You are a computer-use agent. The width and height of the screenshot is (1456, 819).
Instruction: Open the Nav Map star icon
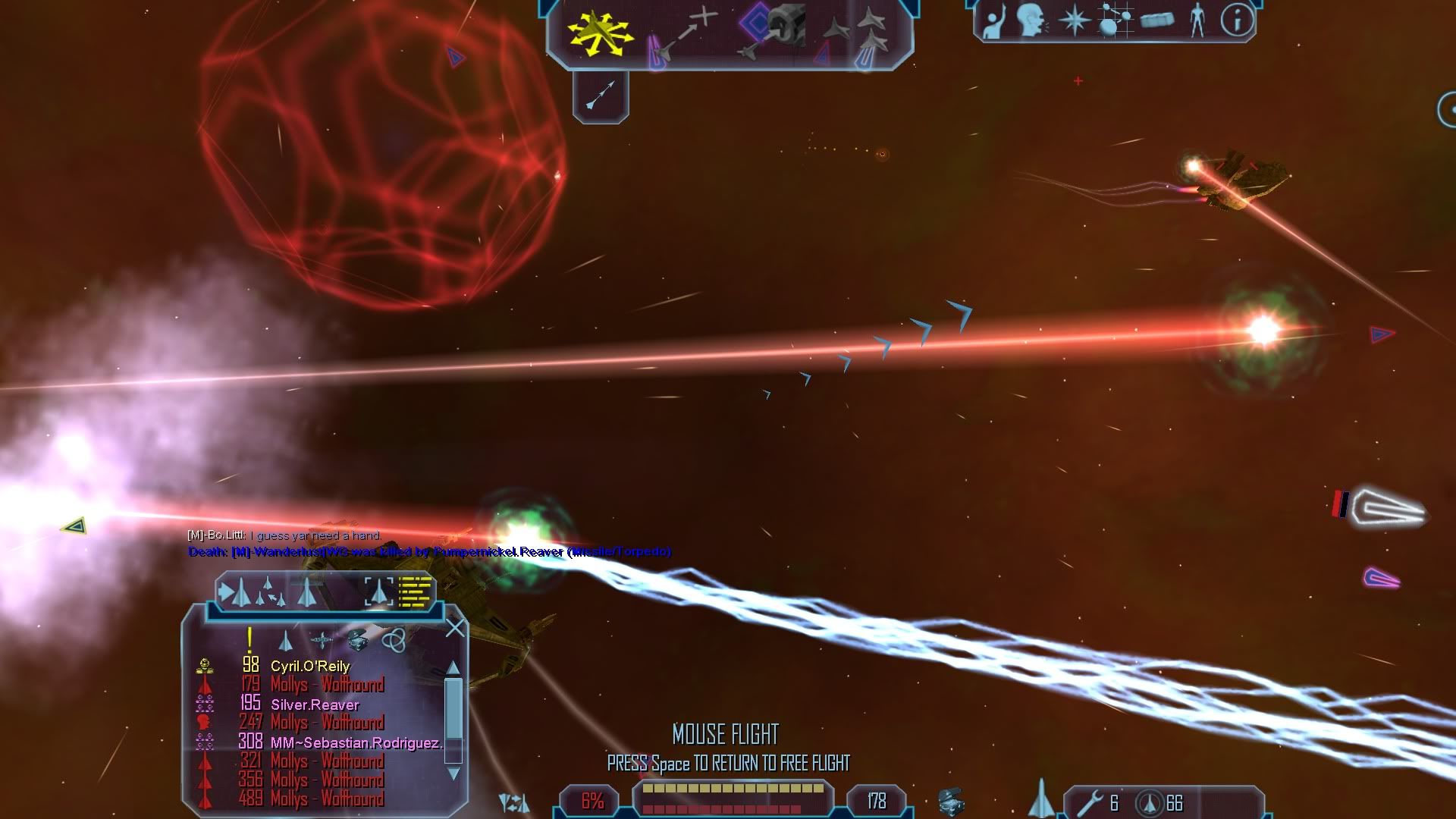(x=1074, y=20)
